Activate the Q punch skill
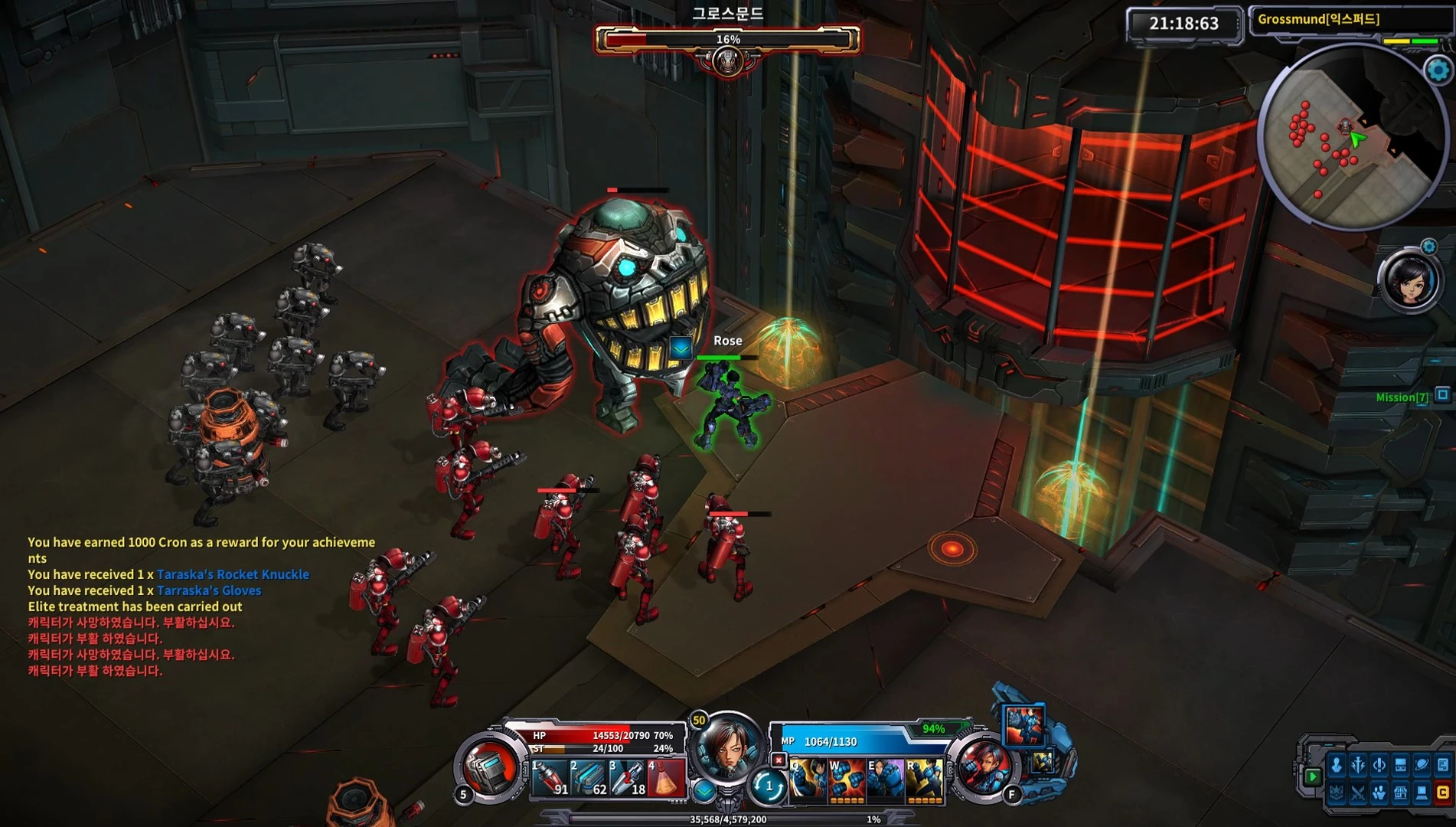 pyautogui.click(x=808, y=780)
